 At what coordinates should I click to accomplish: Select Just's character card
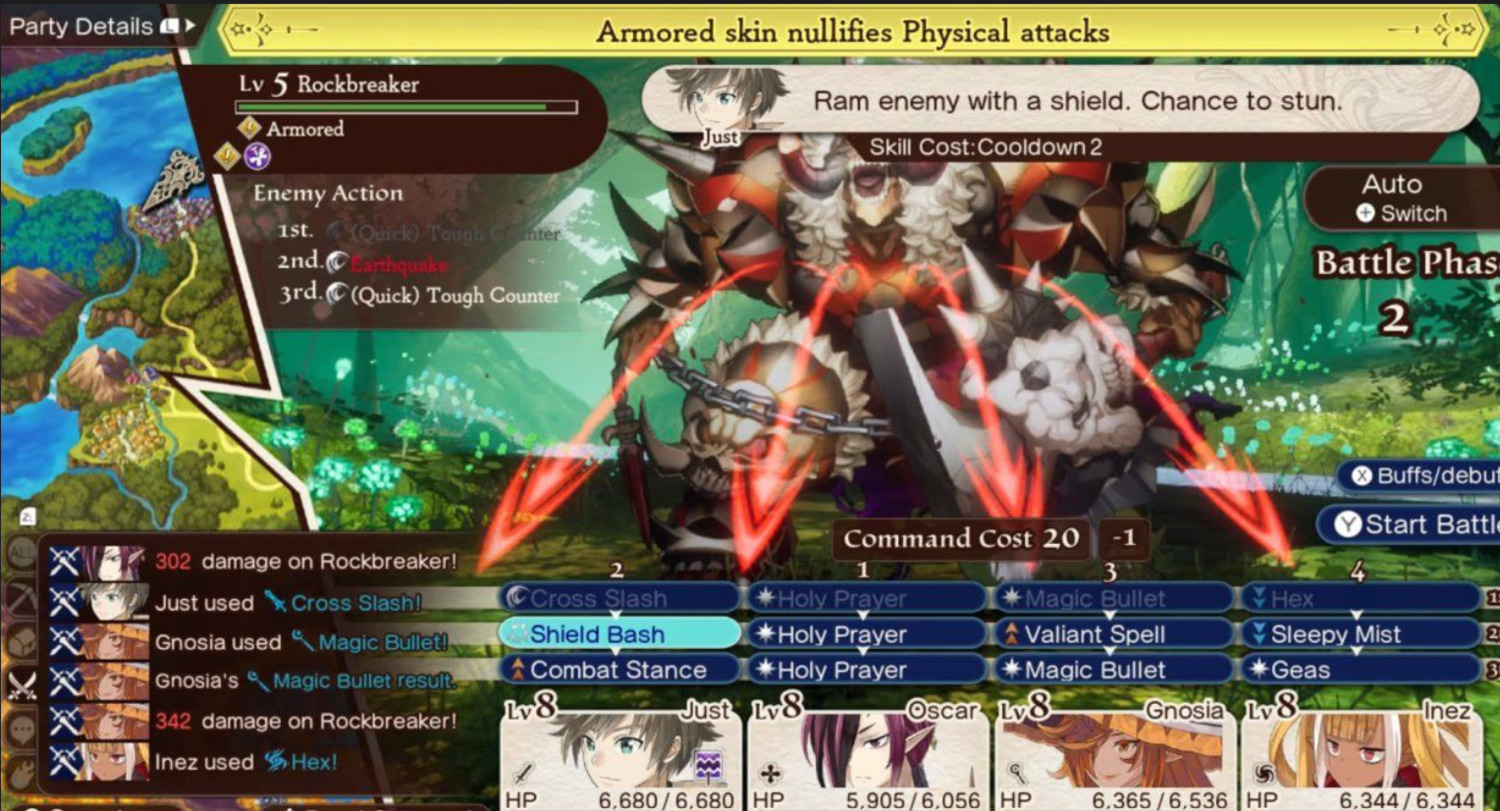619,755
